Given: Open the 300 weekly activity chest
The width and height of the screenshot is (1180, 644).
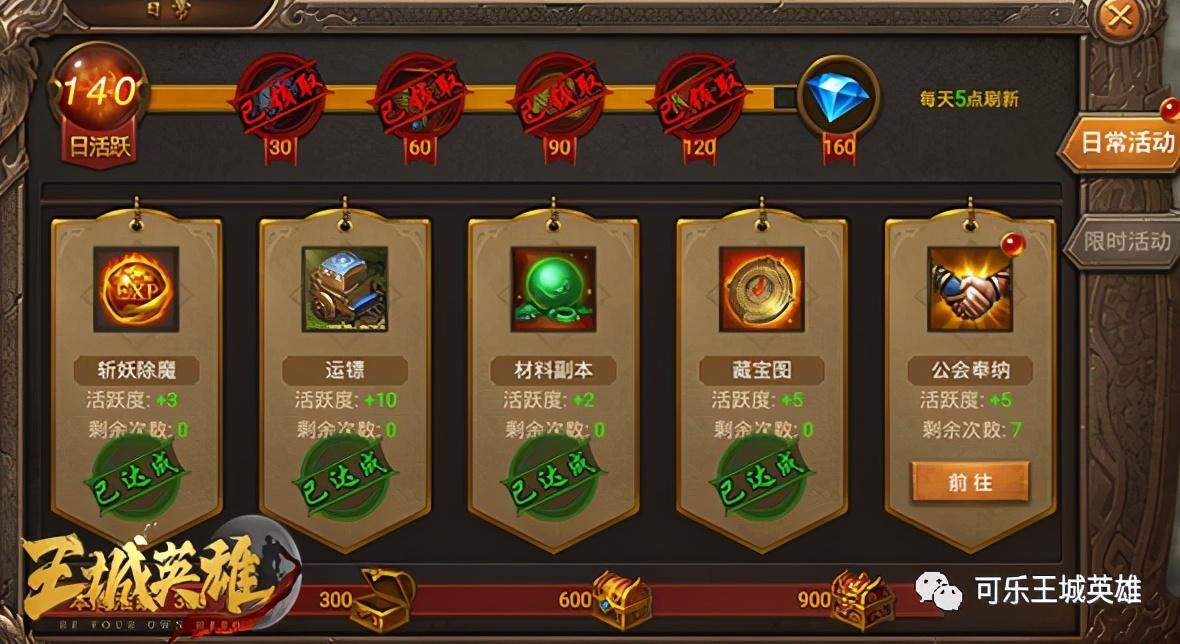Looking at the screenshot, I should pos(384,596).
